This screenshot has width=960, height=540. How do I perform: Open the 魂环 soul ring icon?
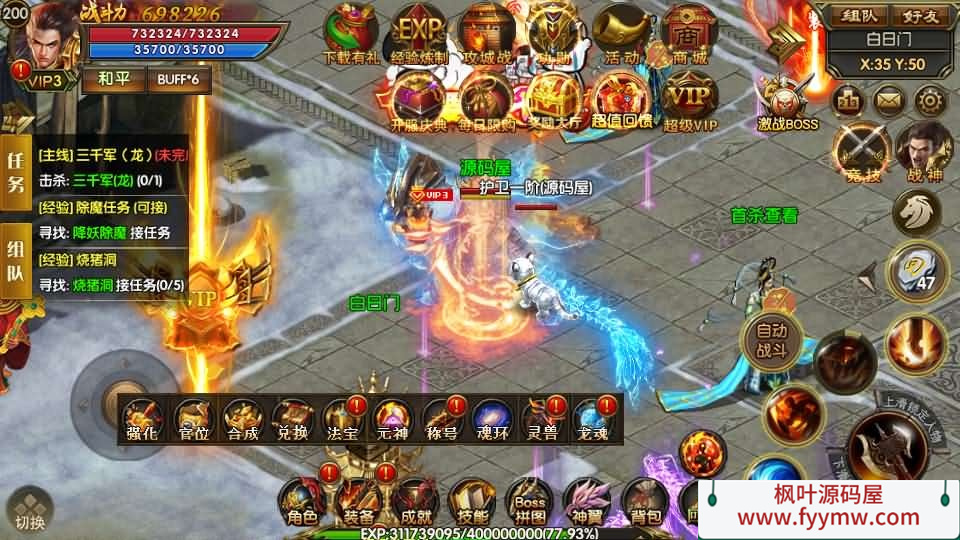(491, 420)
